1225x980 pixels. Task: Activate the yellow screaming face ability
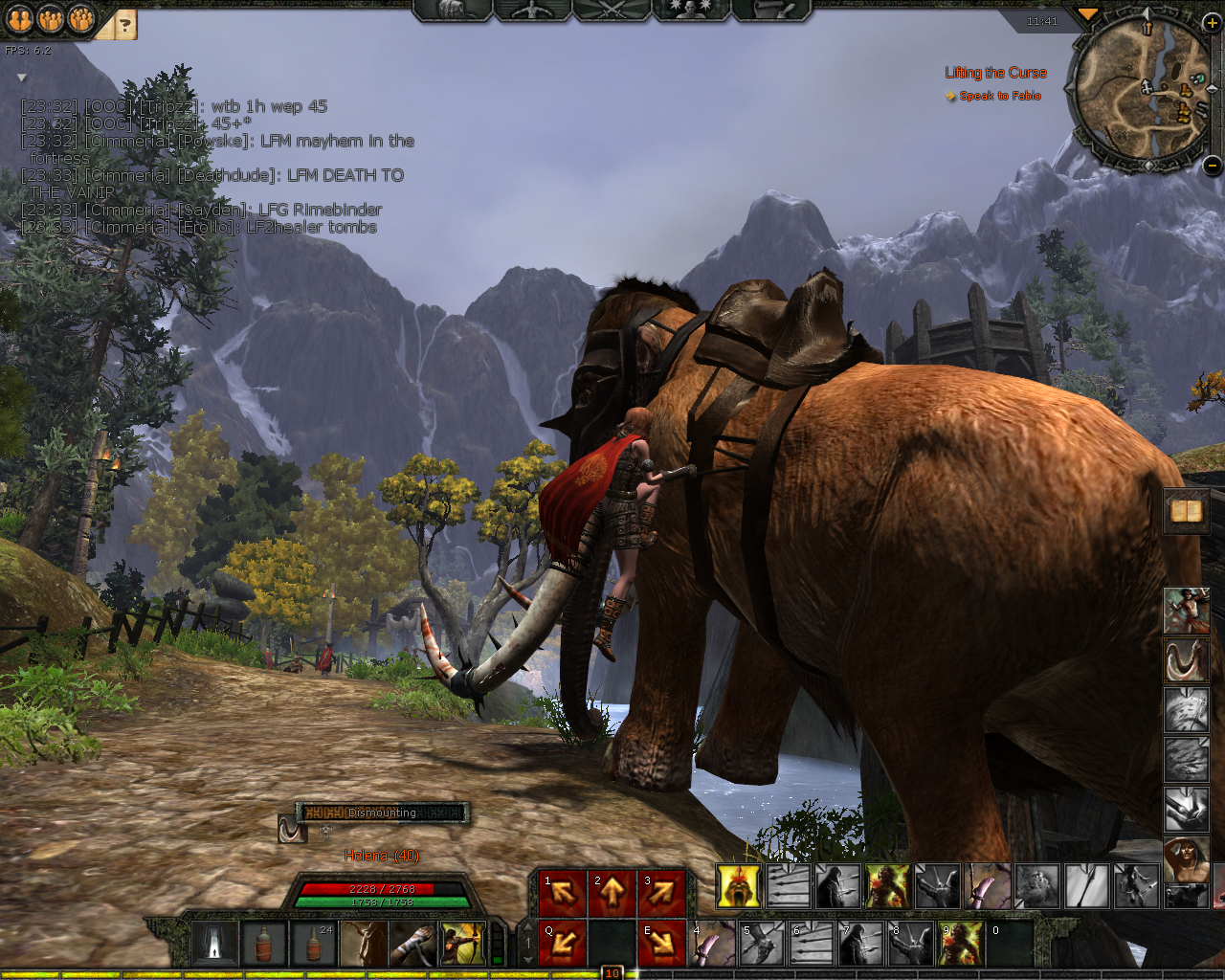coord(739,886)
